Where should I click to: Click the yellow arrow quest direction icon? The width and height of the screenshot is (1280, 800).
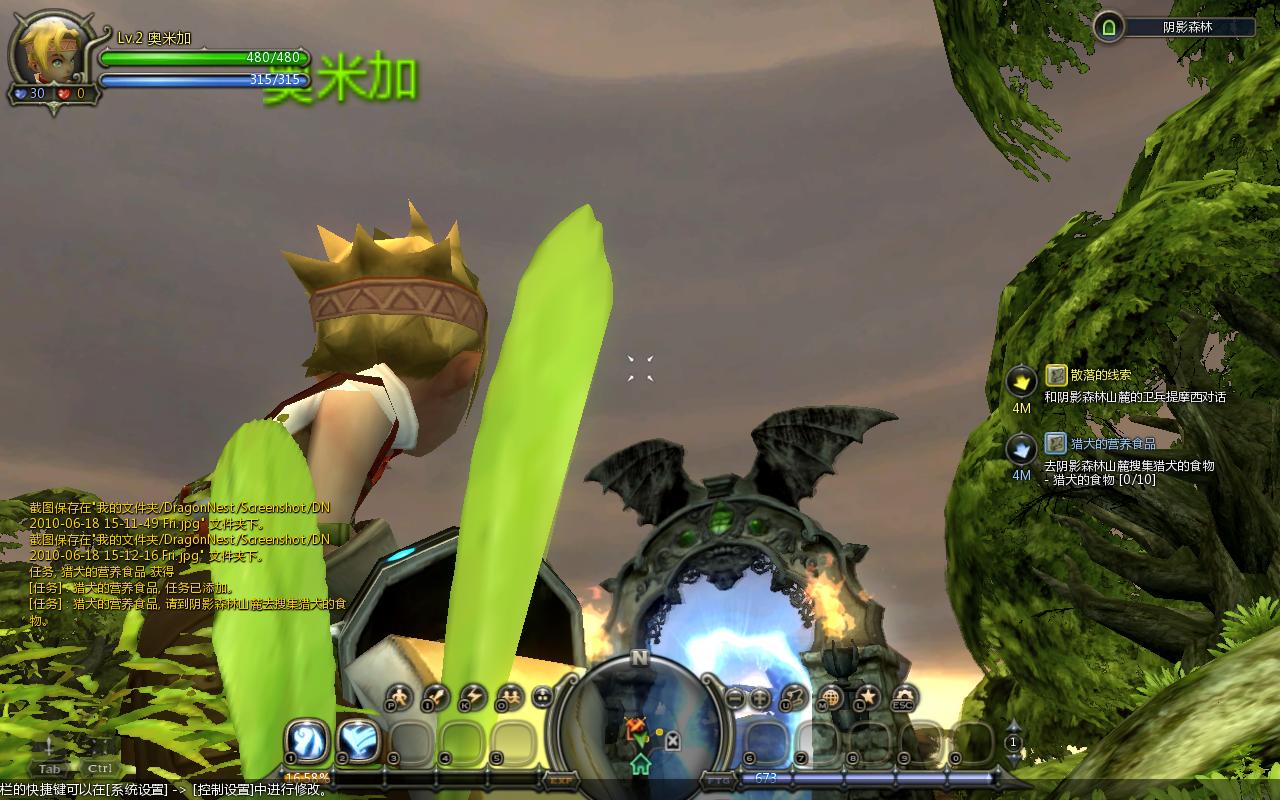[1021, 381]
